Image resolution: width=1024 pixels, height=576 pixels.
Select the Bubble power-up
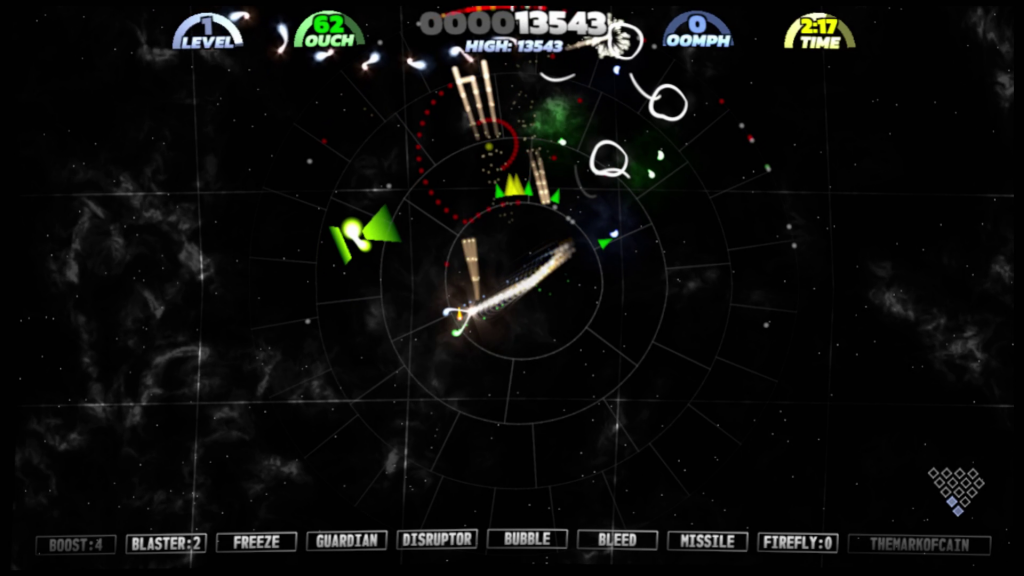[527, 539]
